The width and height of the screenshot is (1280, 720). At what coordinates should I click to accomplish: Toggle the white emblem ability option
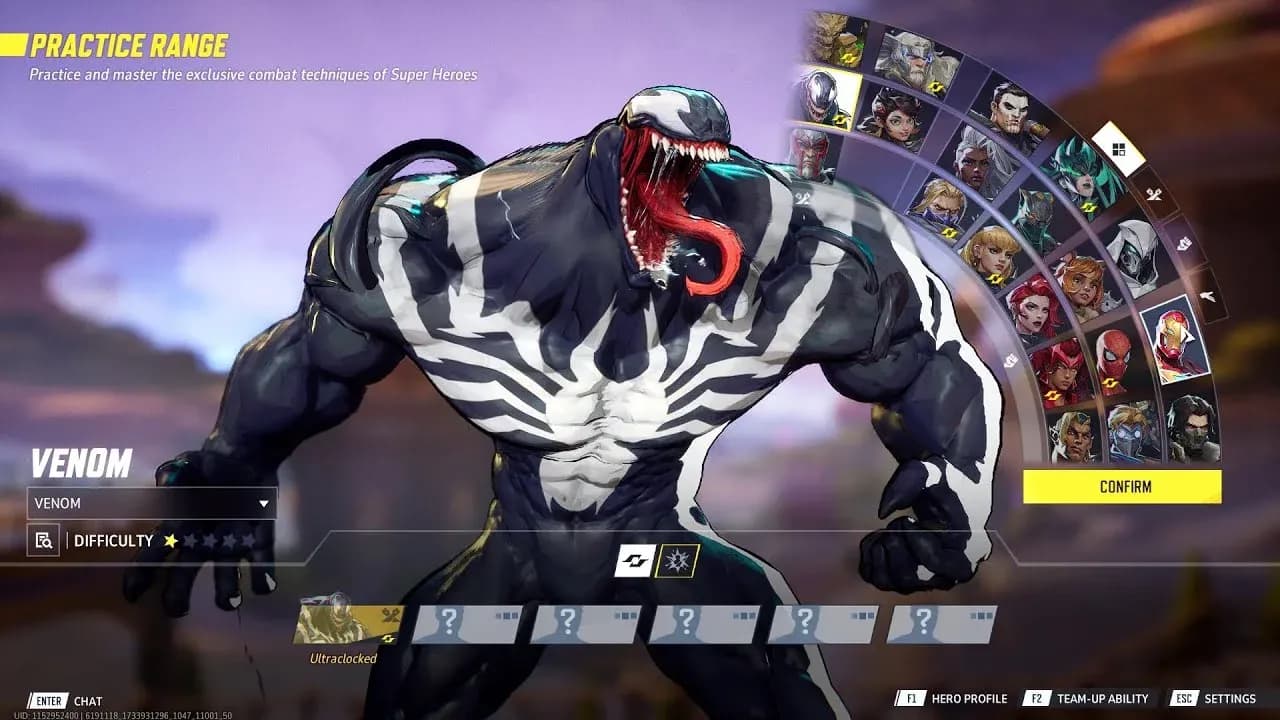point(634,561)
